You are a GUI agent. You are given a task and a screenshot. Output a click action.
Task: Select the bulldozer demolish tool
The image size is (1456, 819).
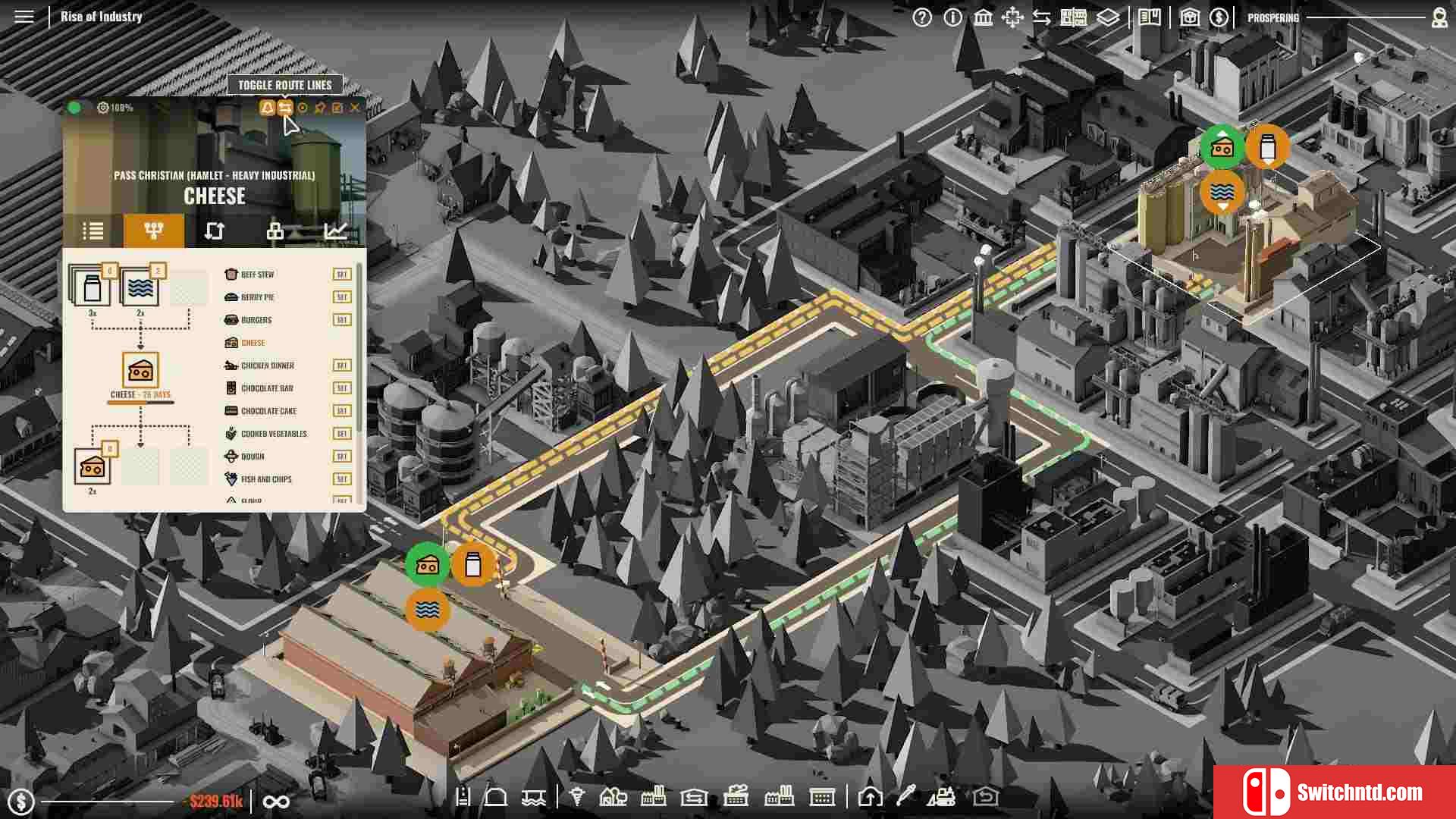(942, 797)
